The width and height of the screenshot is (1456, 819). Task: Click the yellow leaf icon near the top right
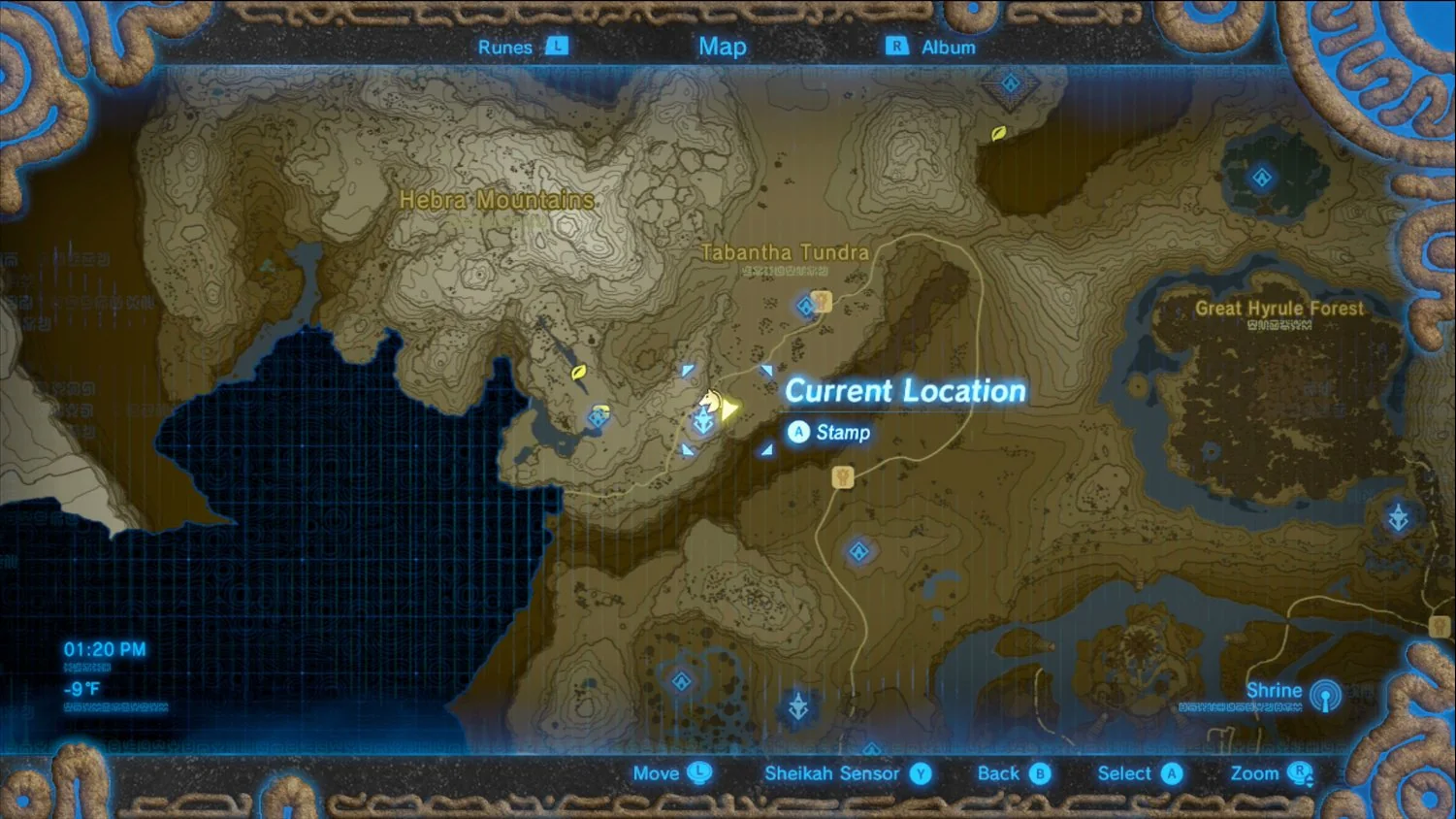[x=1000, y=132]
